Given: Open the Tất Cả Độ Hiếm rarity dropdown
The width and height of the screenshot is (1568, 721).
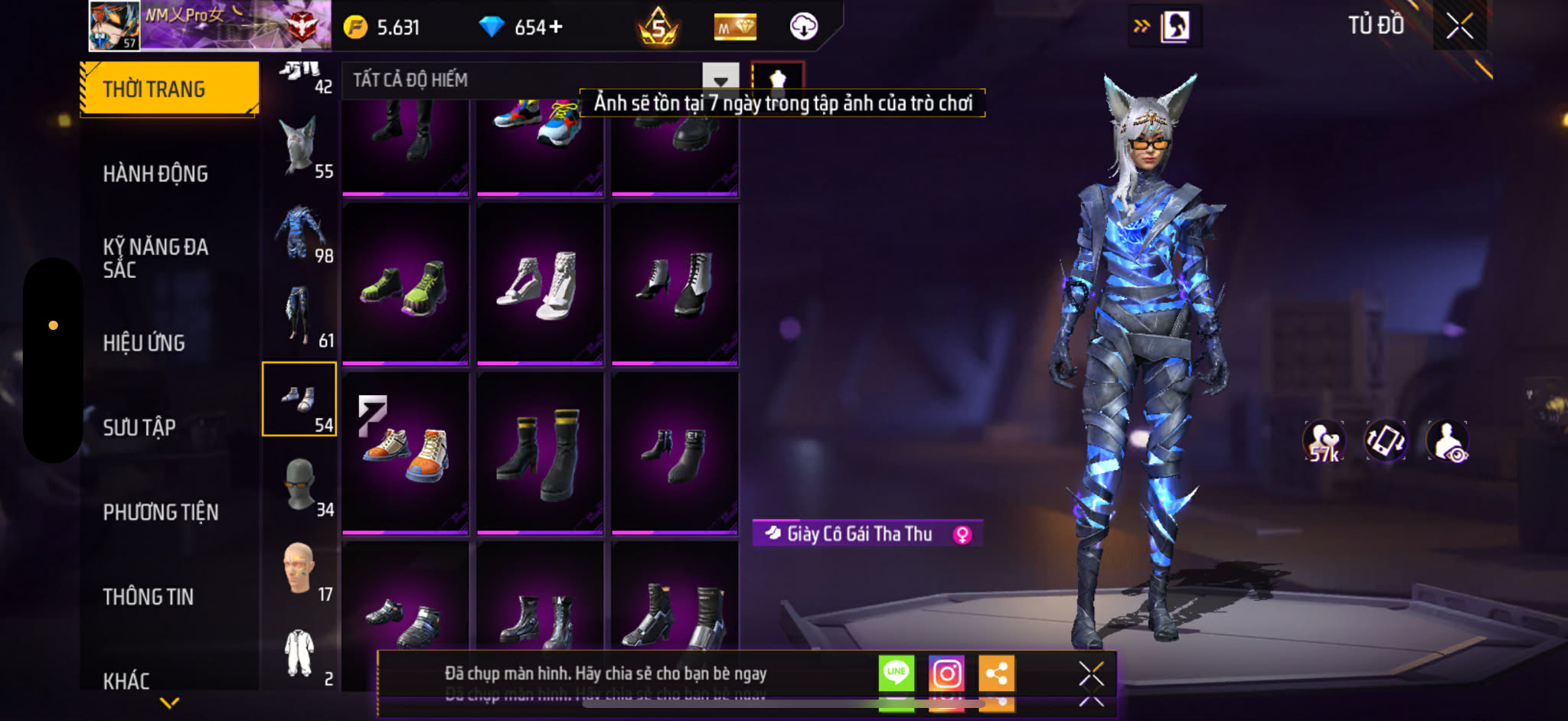Looking at the screenshot, I should point(720,80).
